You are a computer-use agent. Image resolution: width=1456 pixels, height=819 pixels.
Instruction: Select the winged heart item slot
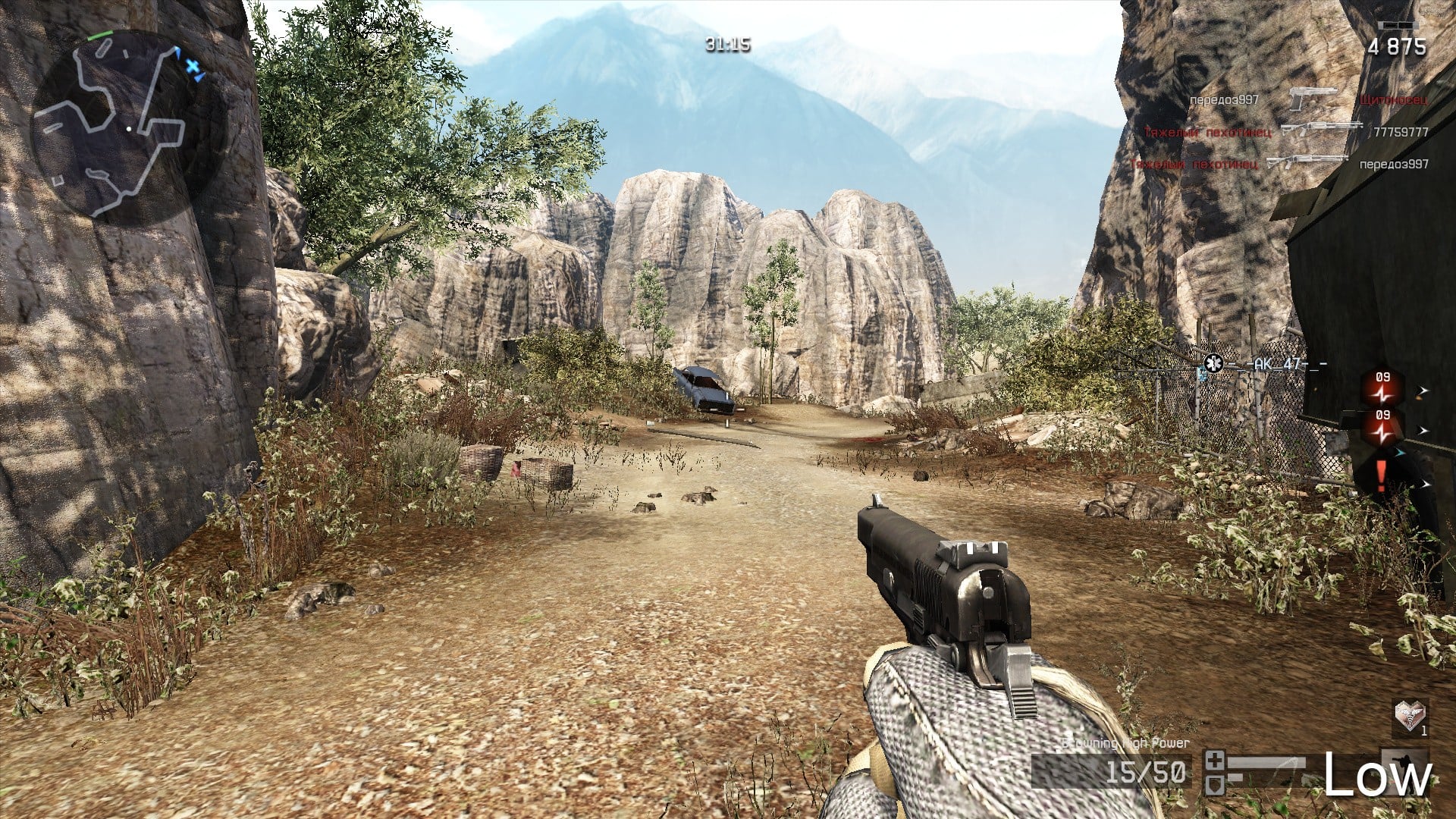[1410, 715]
